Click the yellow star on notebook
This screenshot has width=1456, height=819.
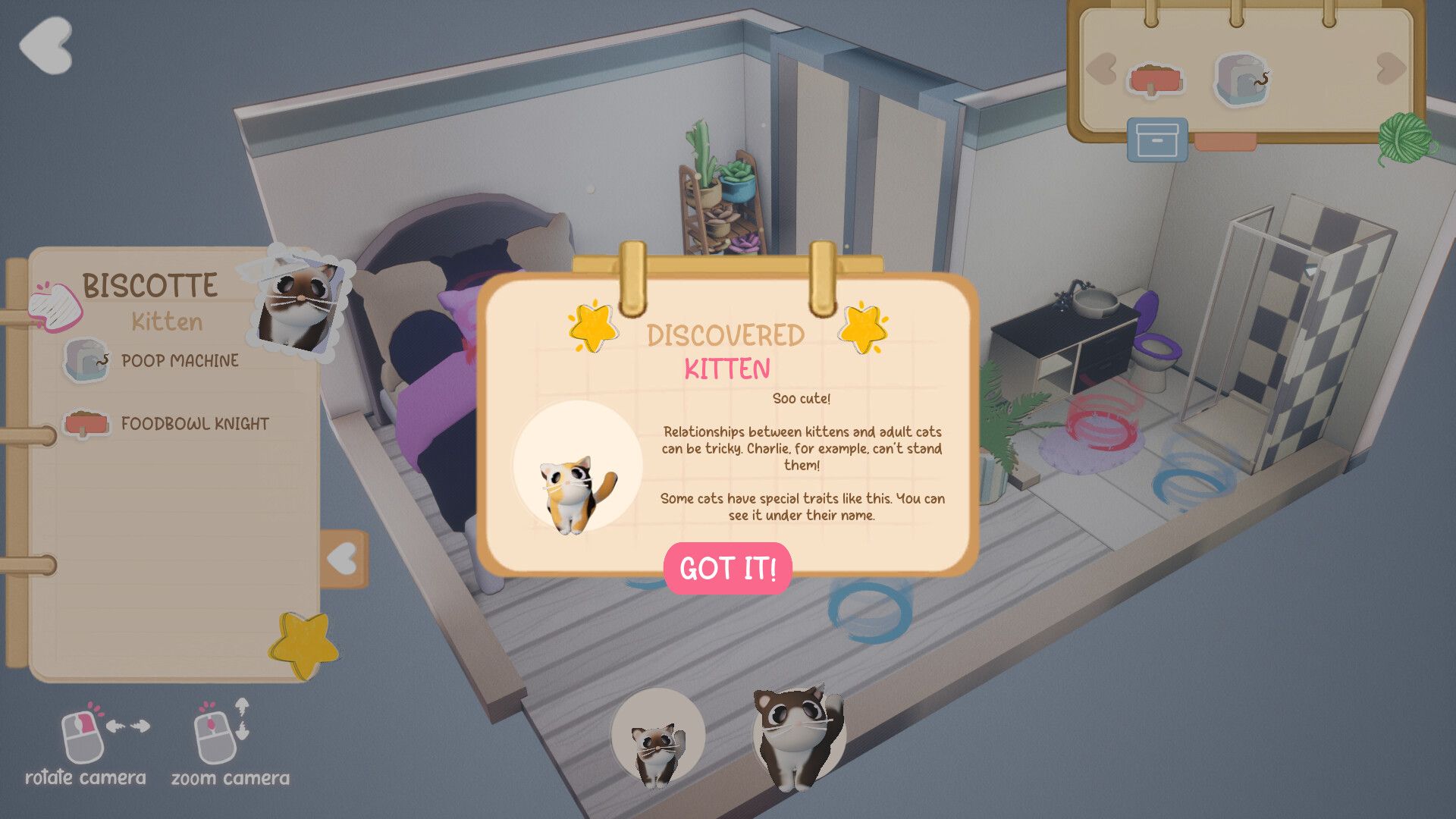click(304, 645)
